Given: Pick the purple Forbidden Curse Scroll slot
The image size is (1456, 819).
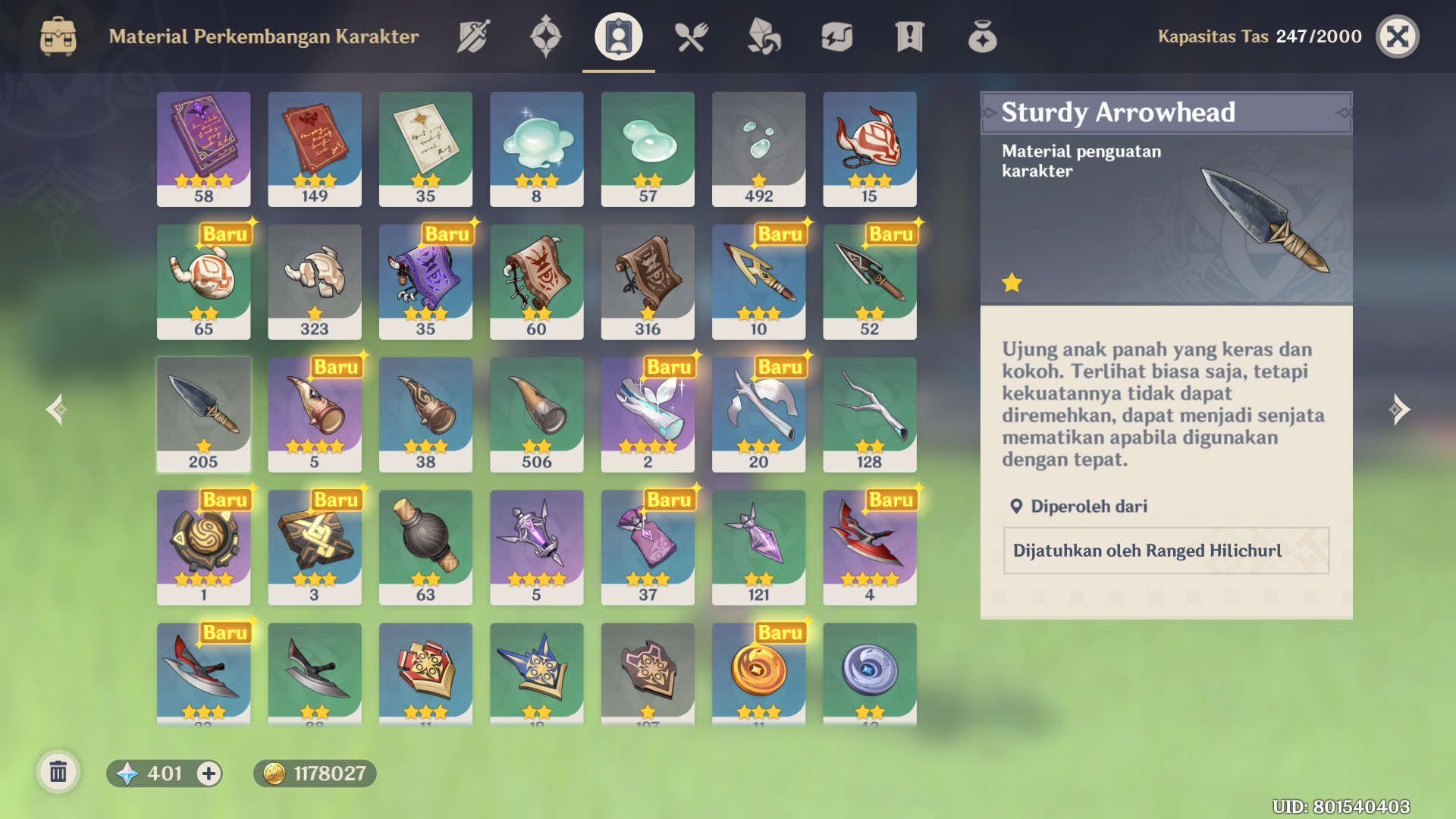Looking at the screenshot, I should pos(425,281).
